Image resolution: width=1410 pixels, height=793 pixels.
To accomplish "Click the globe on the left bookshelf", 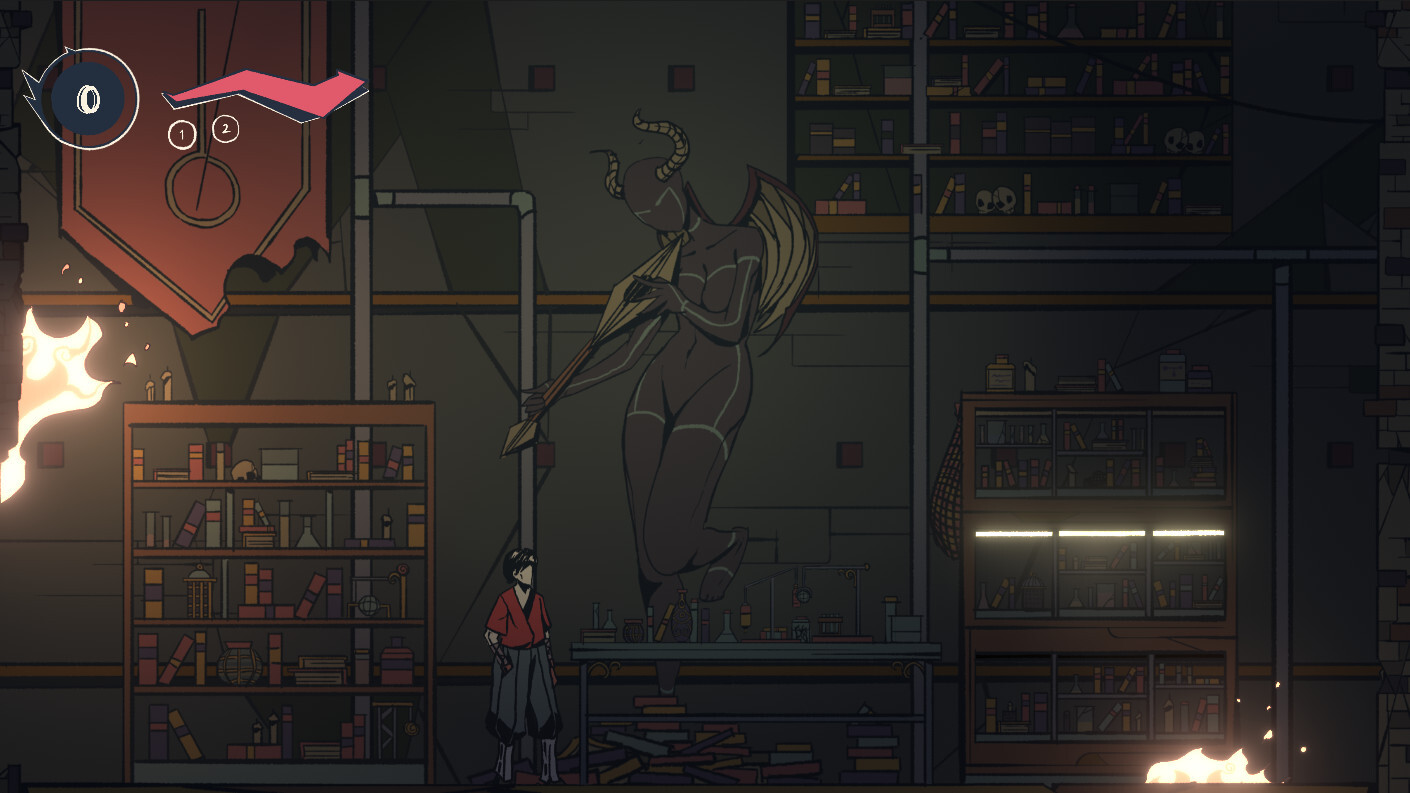I will tap(368, 603).
